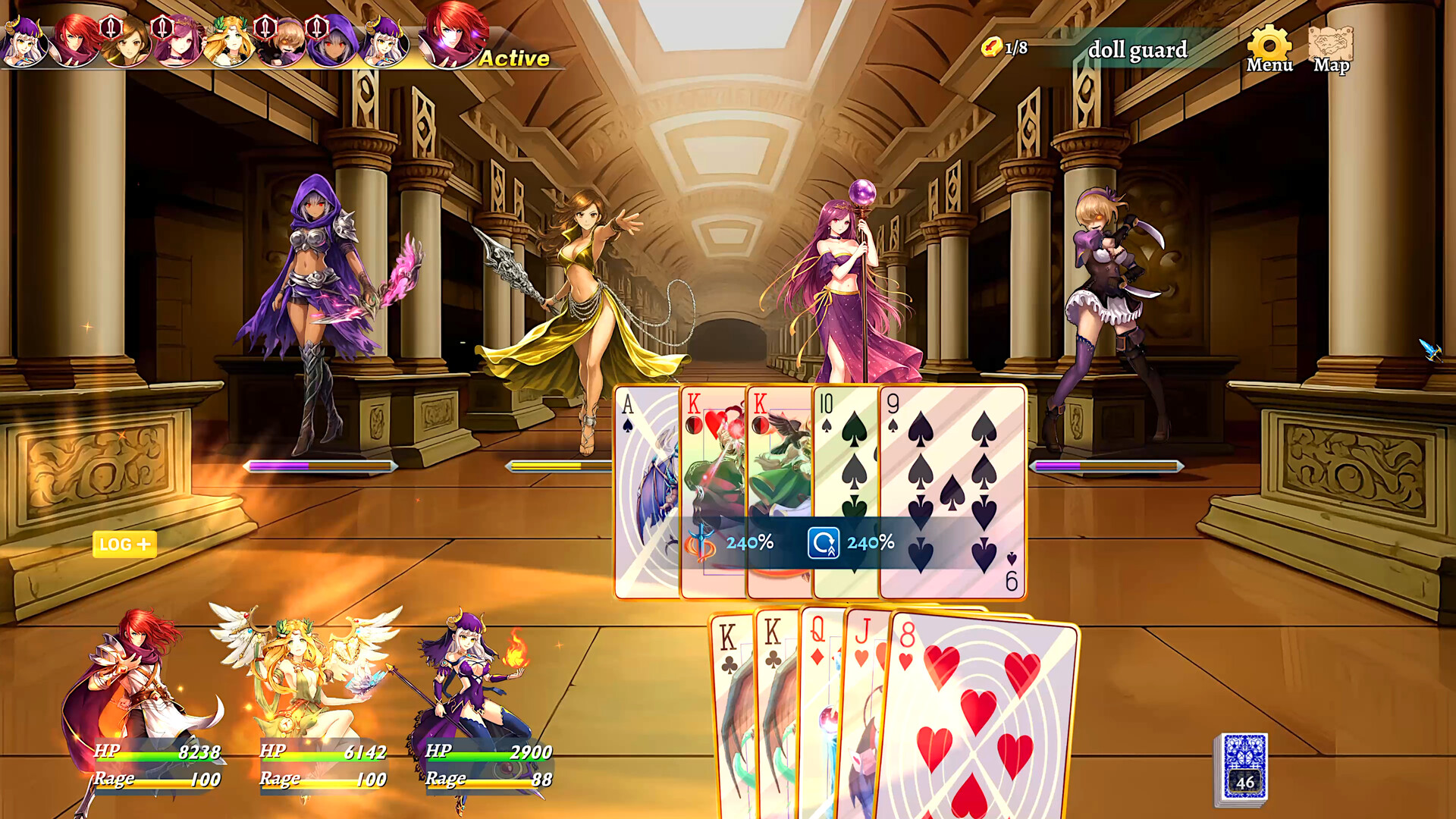Toggle the sword emblem next to the white-haired portrait
Image resolution: width=1456 pixels, height=819 pixels.
[x=315, y=28]
